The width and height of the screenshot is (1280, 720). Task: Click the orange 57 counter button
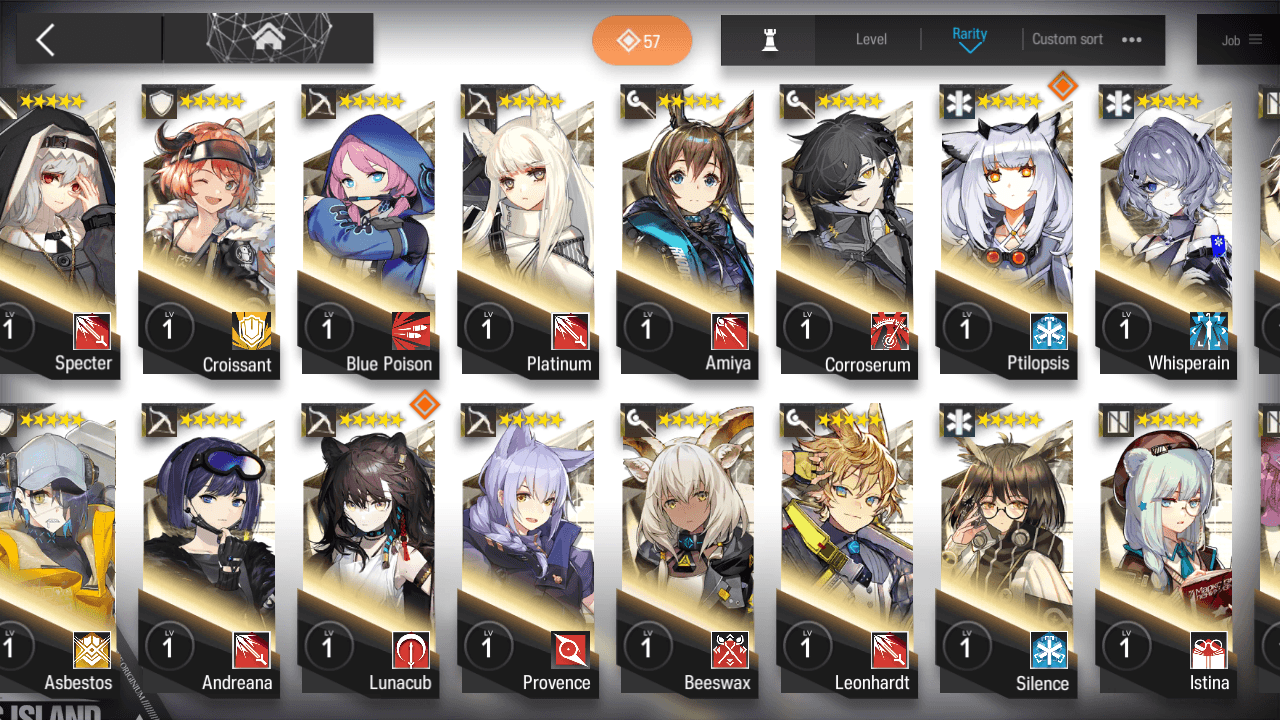coord(641,41)
